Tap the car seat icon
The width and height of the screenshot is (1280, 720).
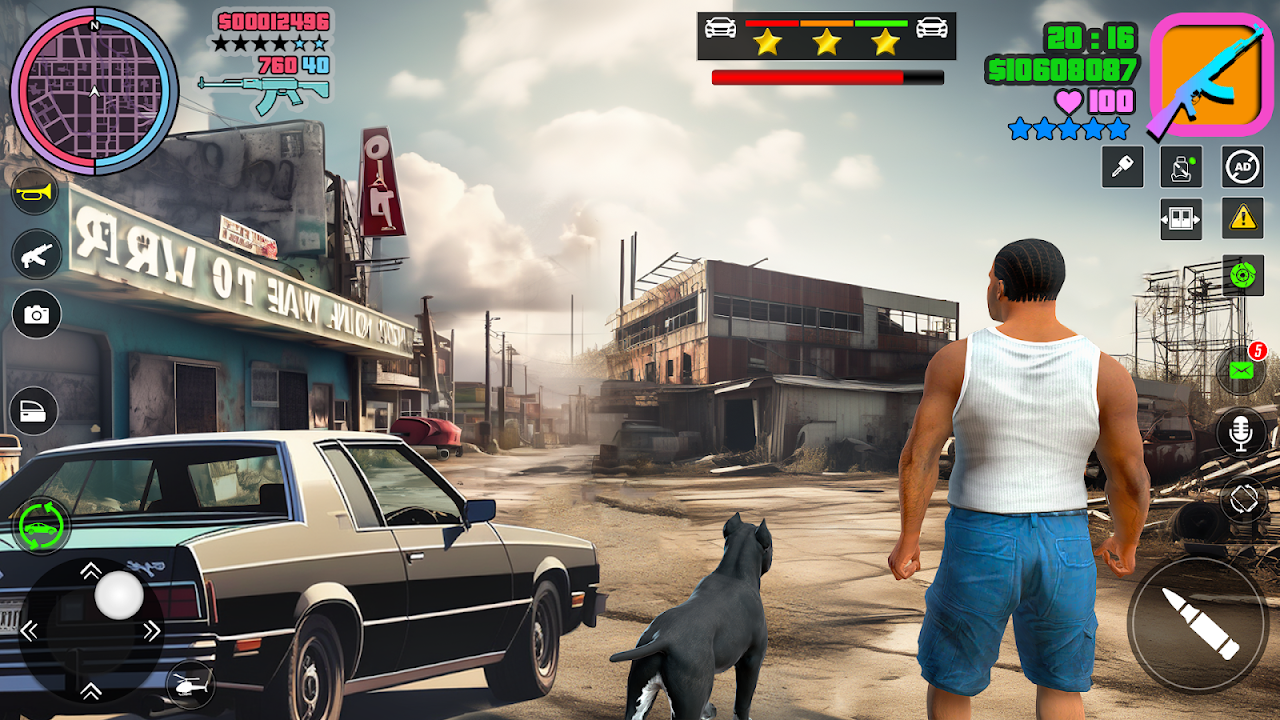(1181, 167)
